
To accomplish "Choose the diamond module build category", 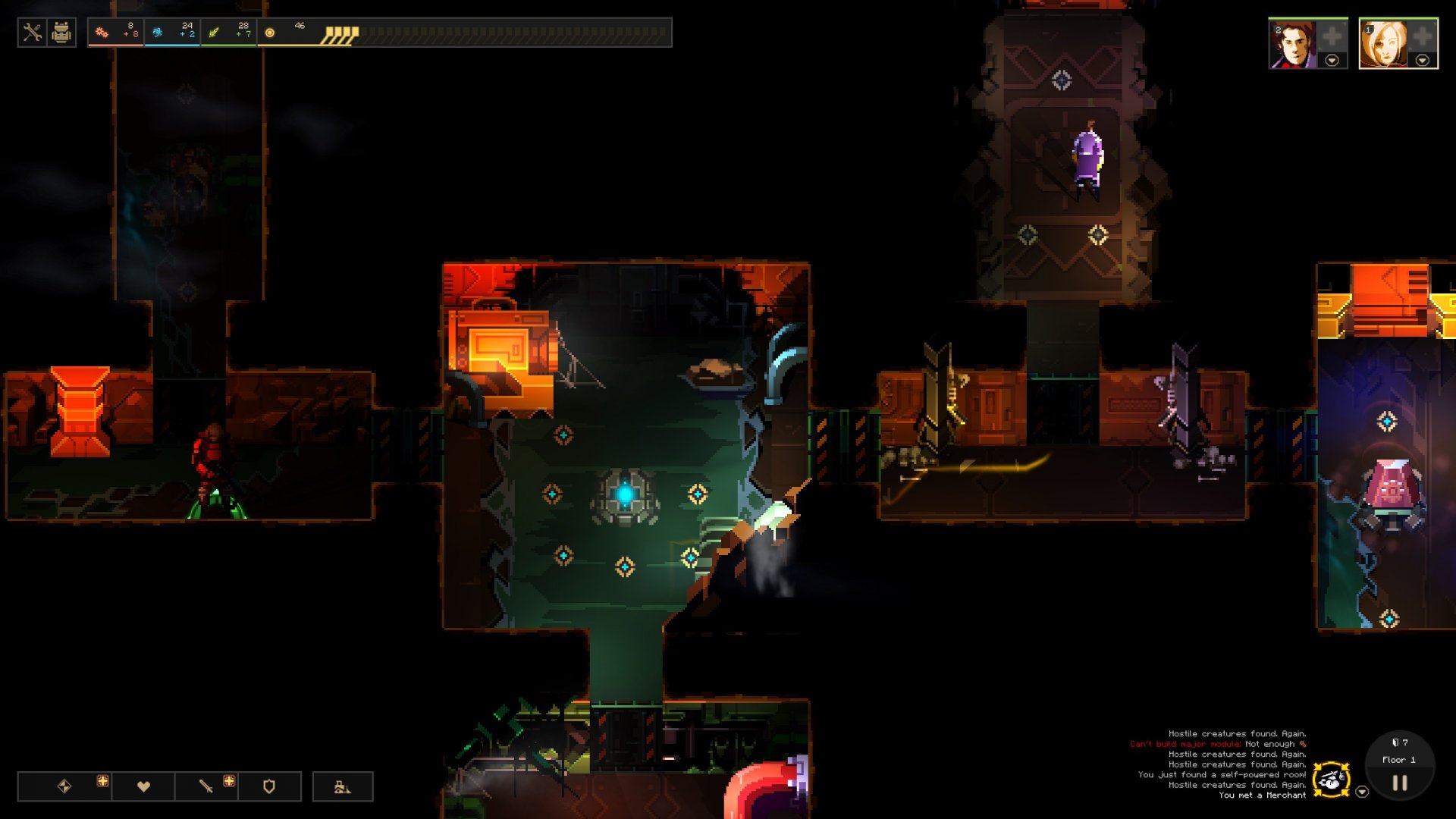I will [x=64, y=786].
